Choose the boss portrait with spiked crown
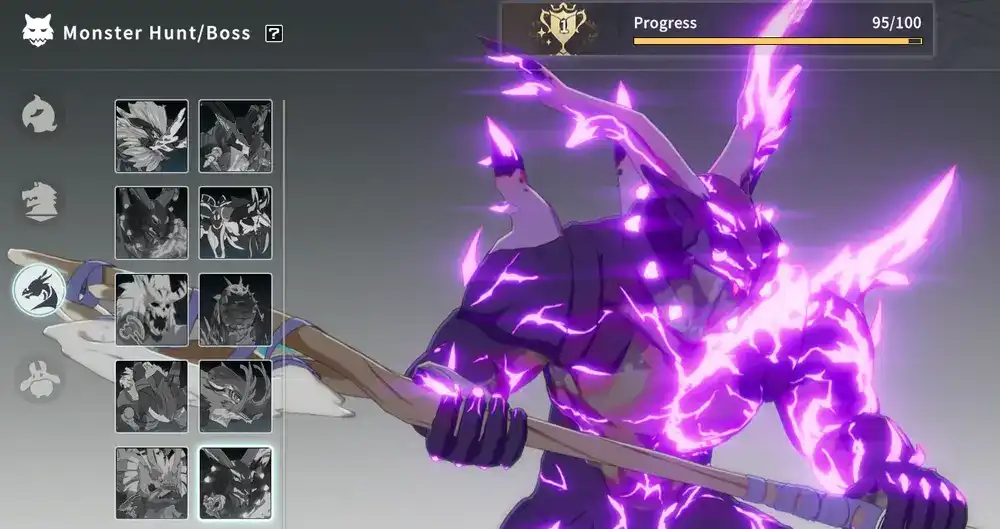 (x=235, y=310)
